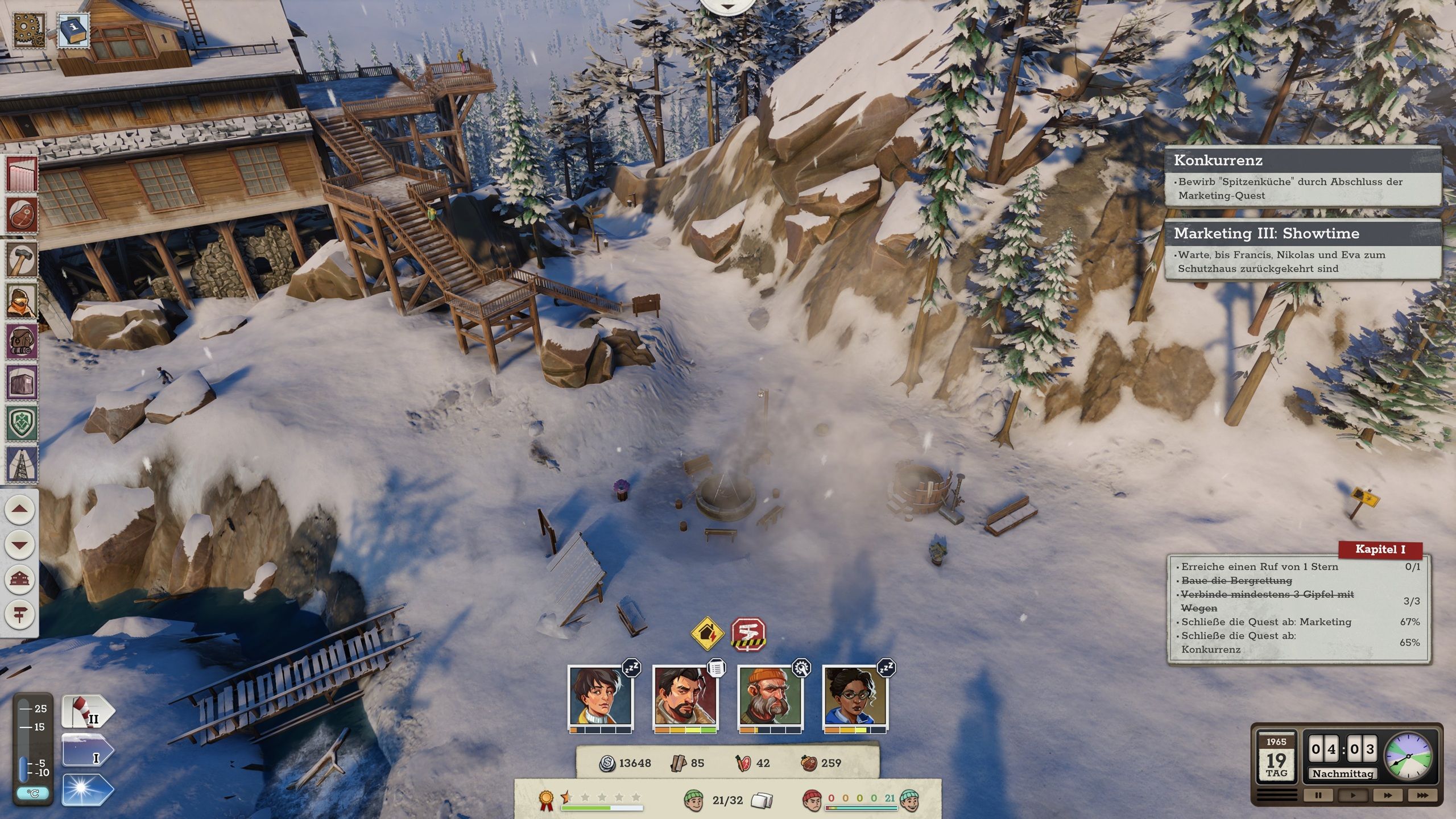Jump to the hut with house button
Viewport: 1456px width, 819px height.
pyautogui.click(x=19, y=580)
